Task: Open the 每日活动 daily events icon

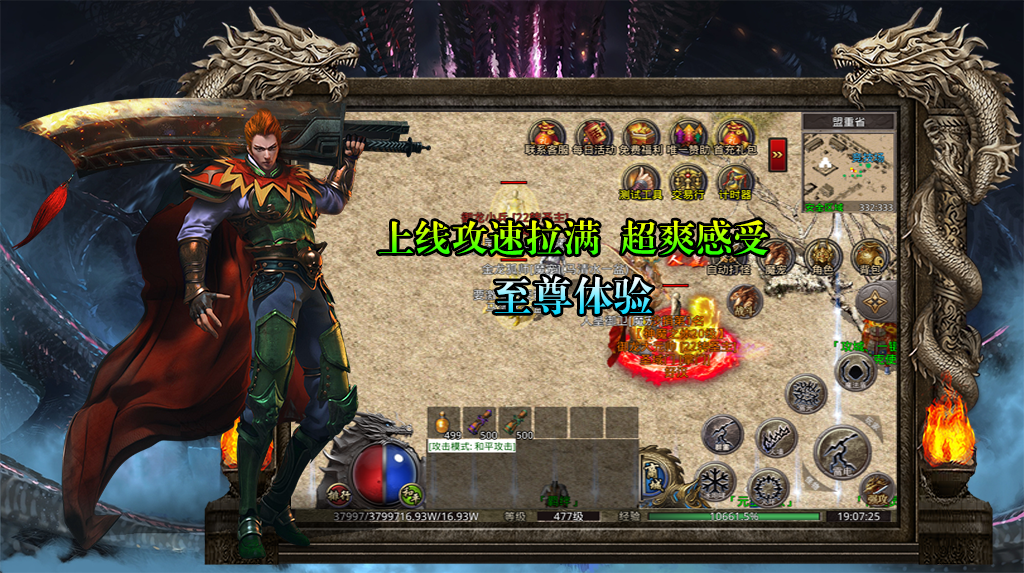Action: point(594,136)
